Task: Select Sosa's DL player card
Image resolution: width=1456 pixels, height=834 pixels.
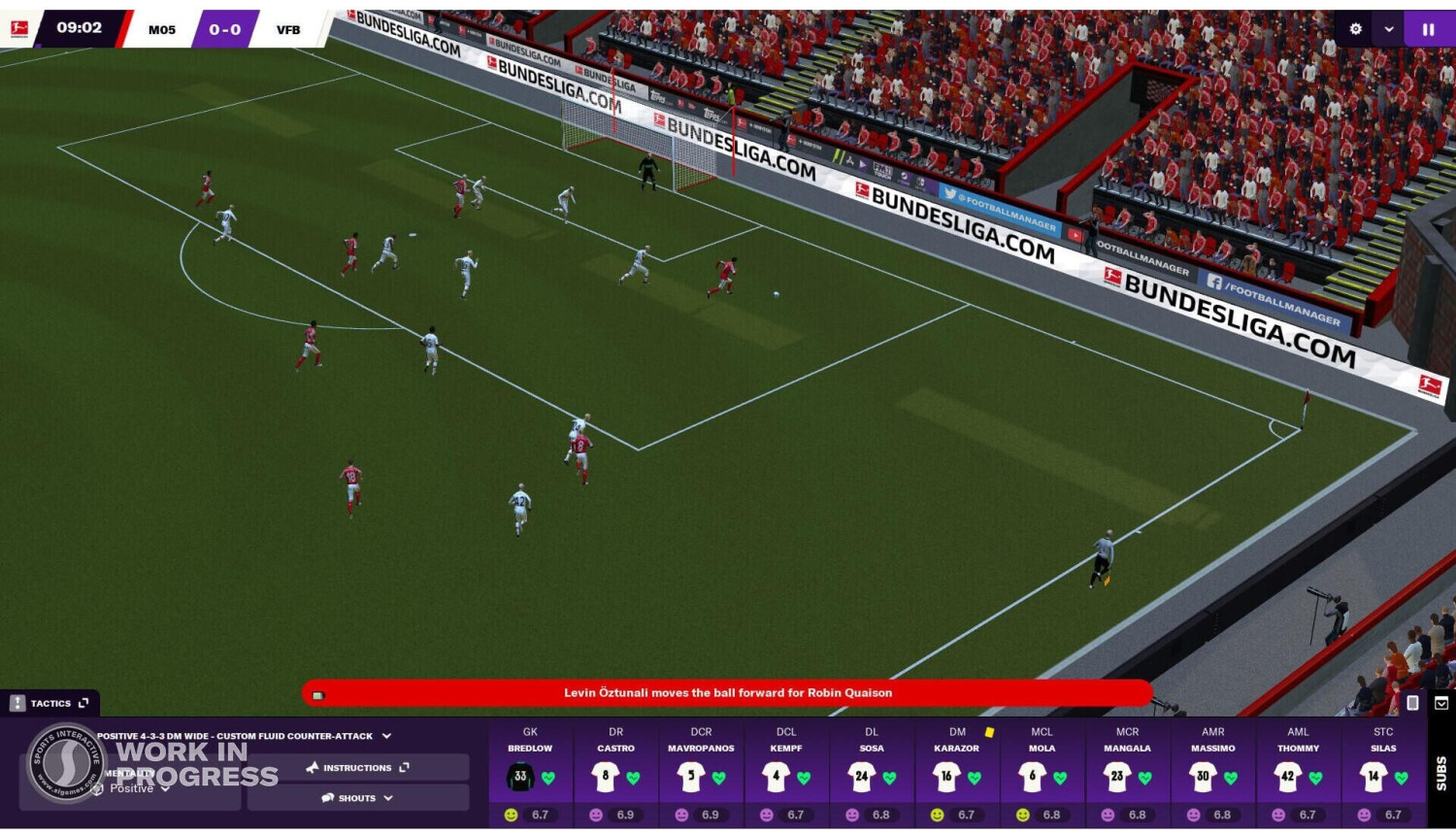Action: 872,773
